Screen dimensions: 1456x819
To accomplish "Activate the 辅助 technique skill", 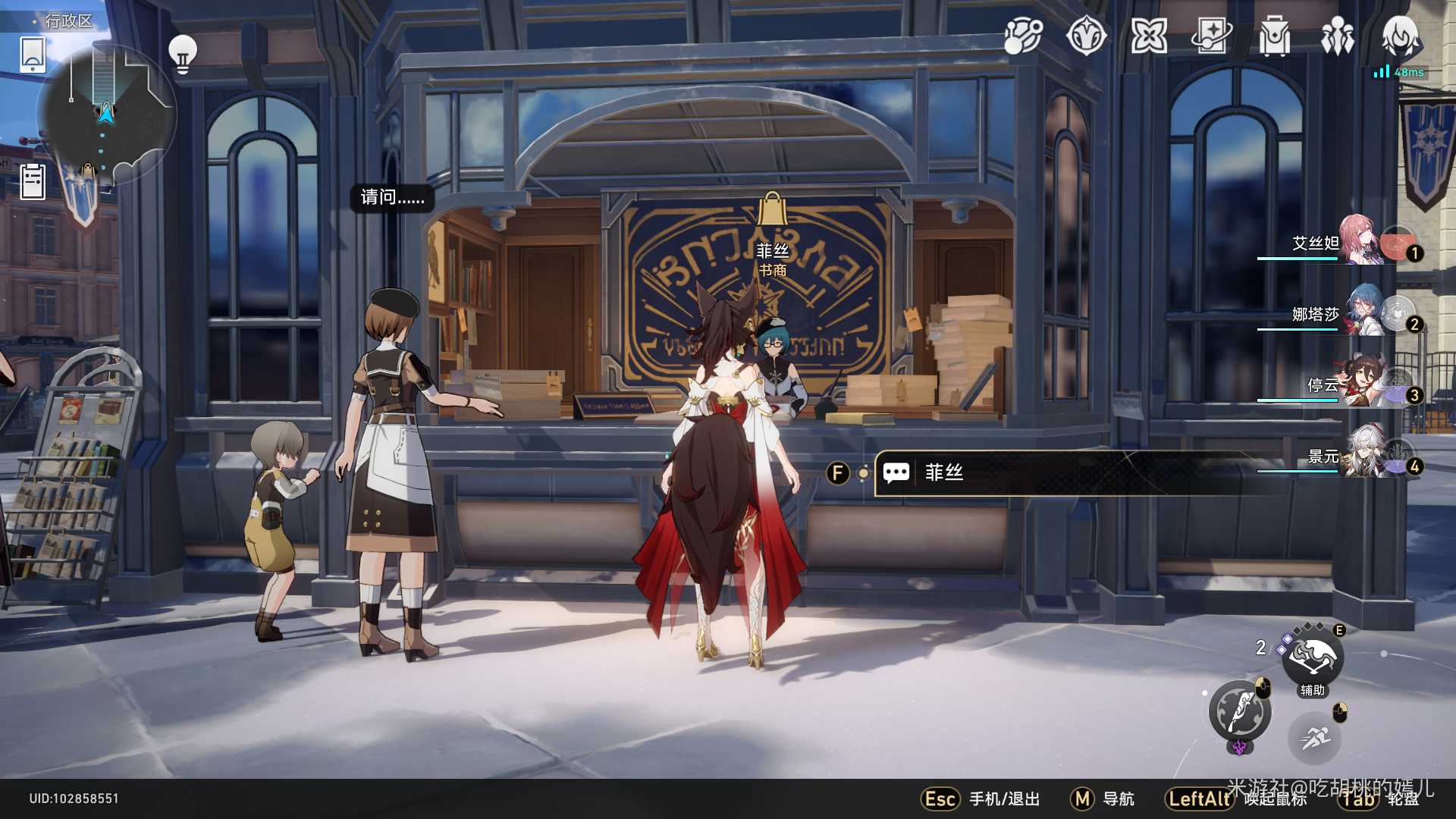I will tap(1313, 658).
